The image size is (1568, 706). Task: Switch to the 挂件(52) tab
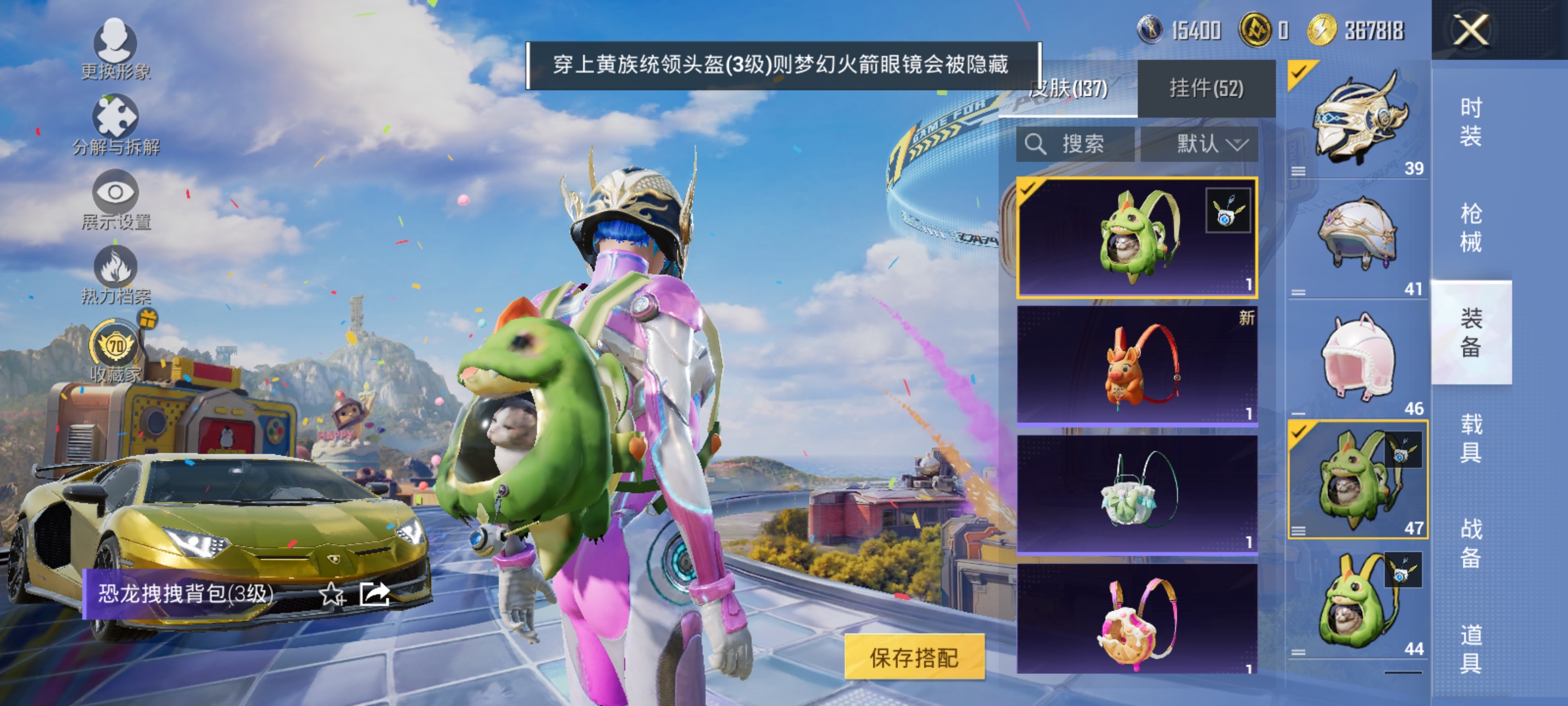click(1205, 88)
